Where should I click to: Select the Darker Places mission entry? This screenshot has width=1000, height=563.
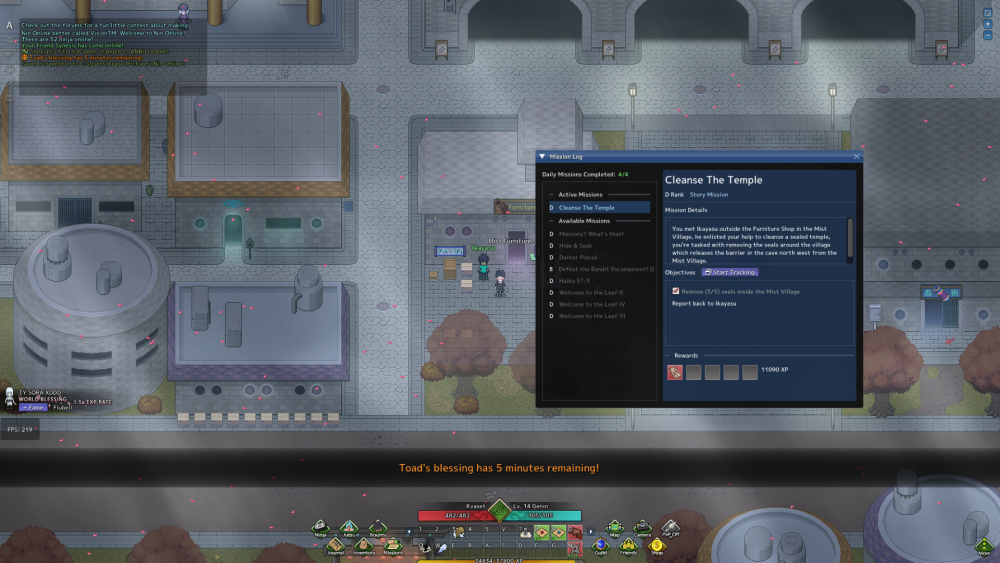(579, 257)
